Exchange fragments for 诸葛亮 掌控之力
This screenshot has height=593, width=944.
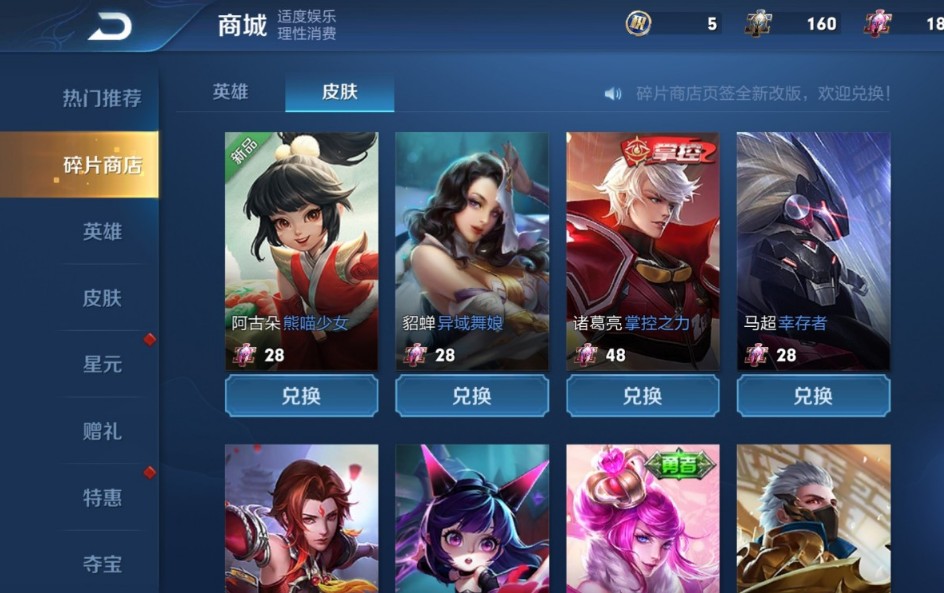click(643, 396)
